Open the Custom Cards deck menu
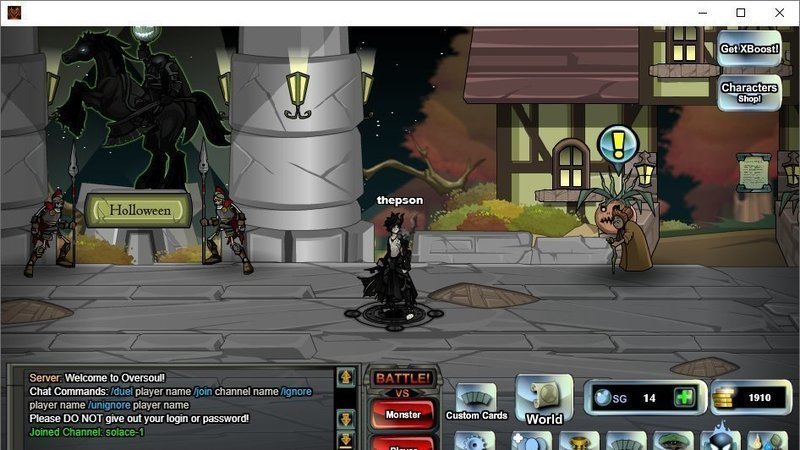Screen dimensions: 800x450 [476, 402]
